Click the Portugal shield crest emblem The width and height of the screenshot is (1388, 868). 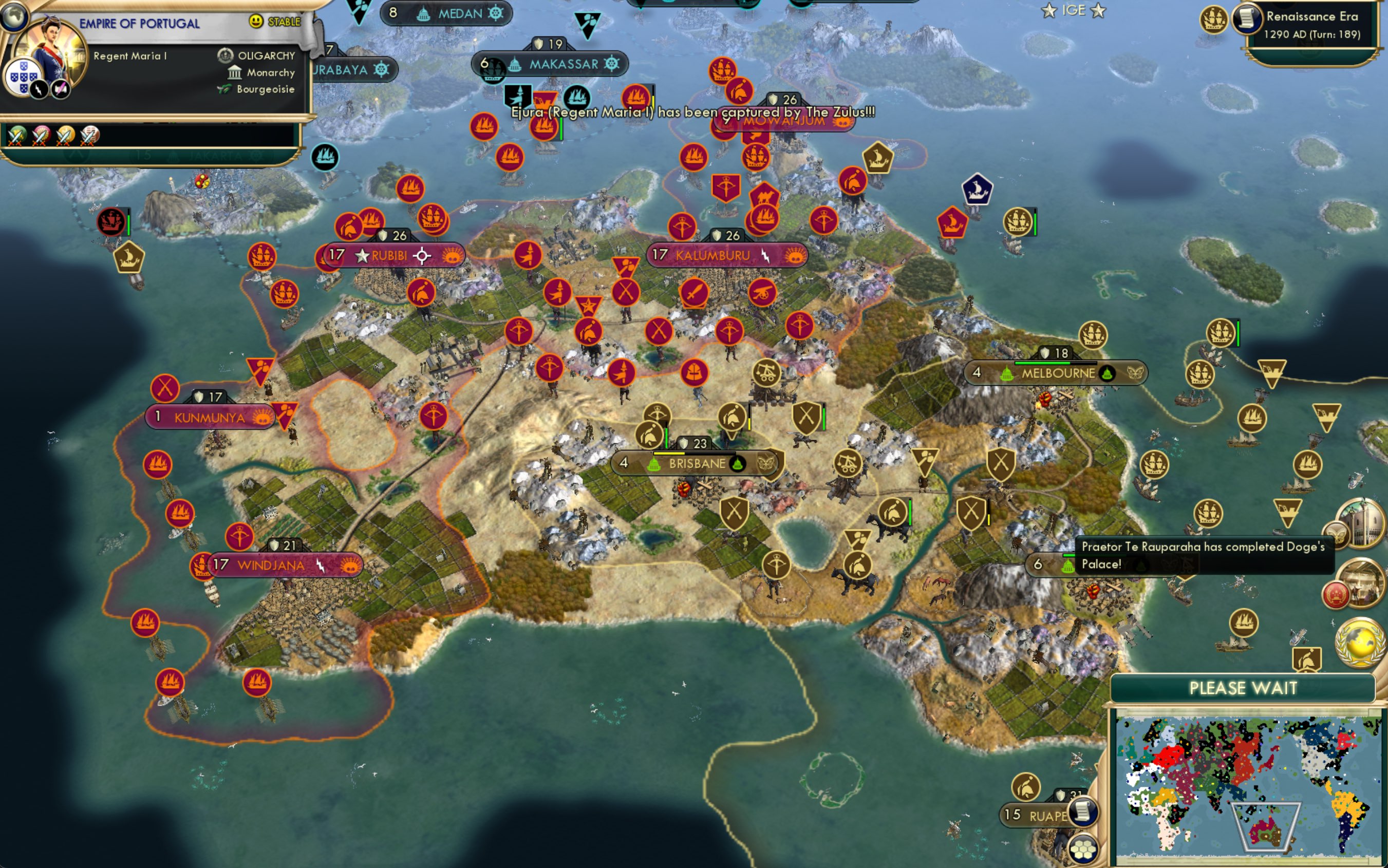[x=24, y=77]
